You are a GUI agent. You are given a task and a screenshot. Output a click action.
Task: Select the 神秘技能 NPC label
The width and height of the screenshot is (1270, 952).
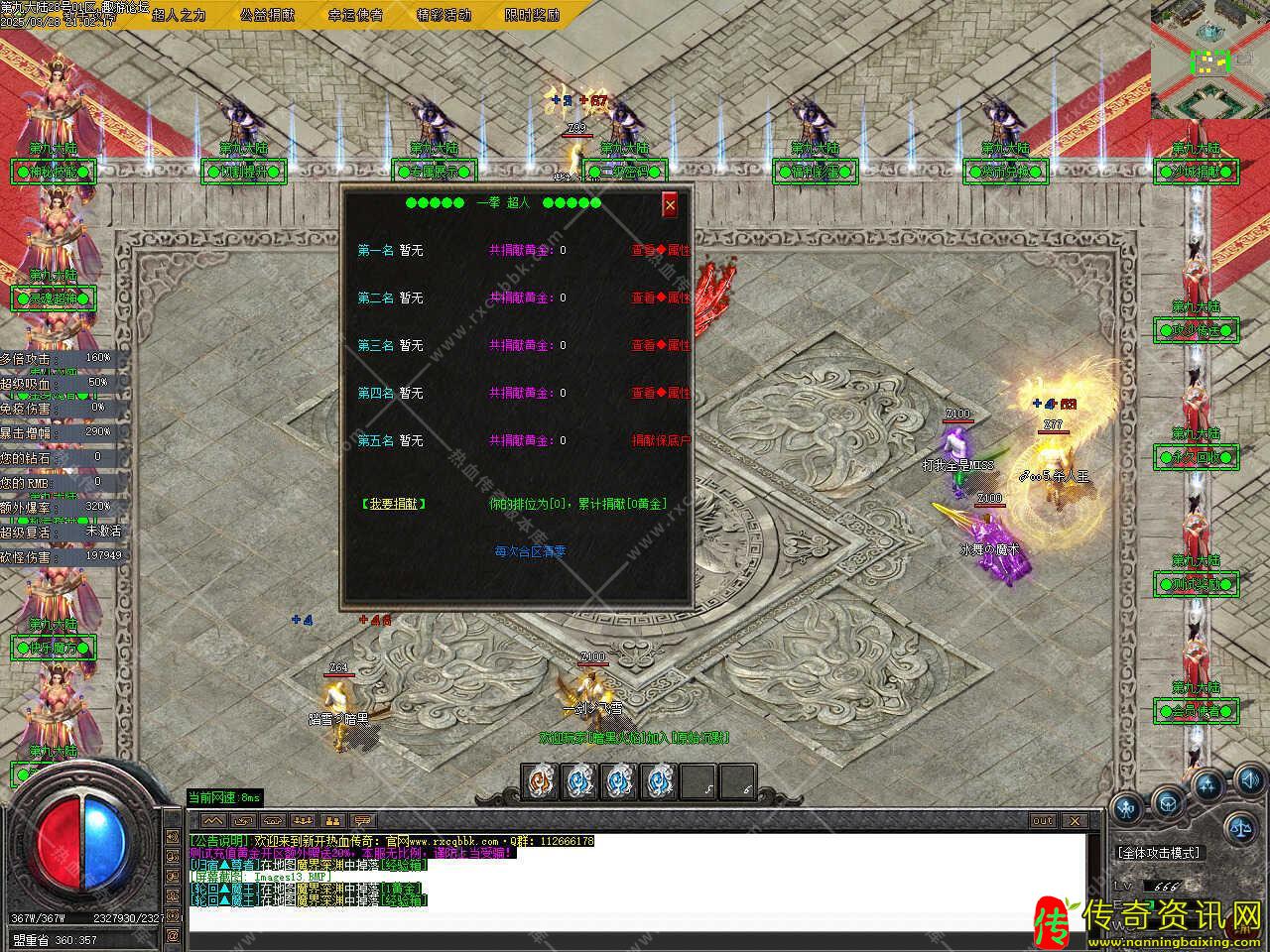pyautogui.click(x=53, y=172)
